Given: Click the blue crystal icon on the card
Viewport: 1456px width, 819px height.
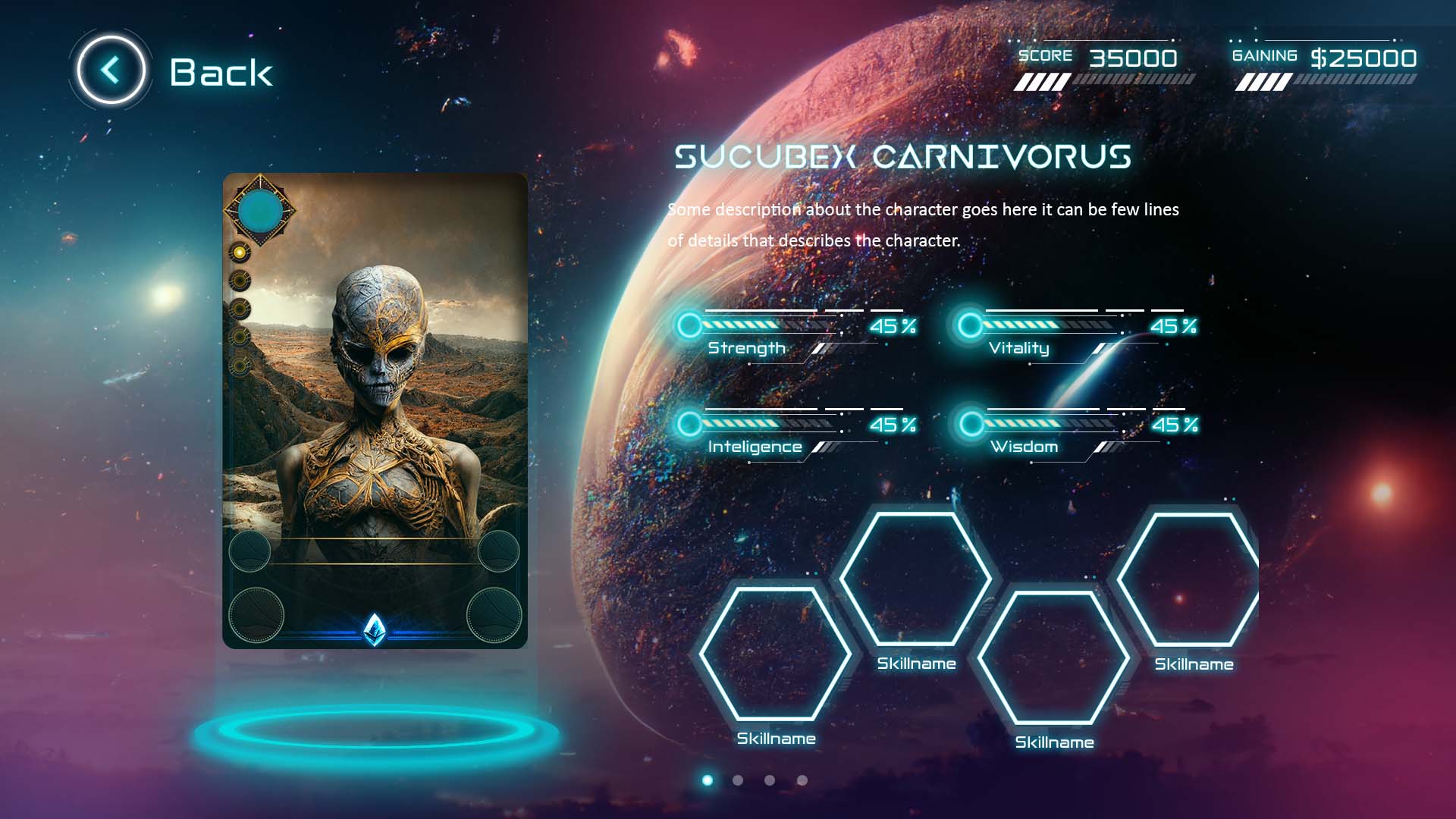Looking at the screenshot, I should click(x=375, y=629).
